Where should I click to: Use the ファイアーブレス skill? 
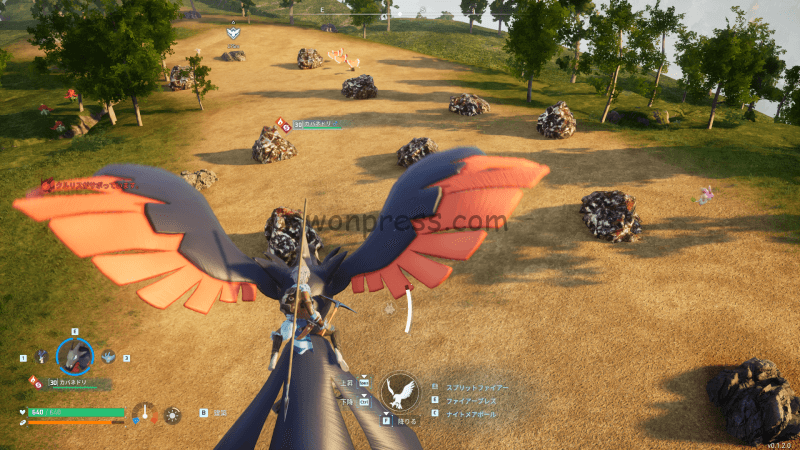[472, 400]
